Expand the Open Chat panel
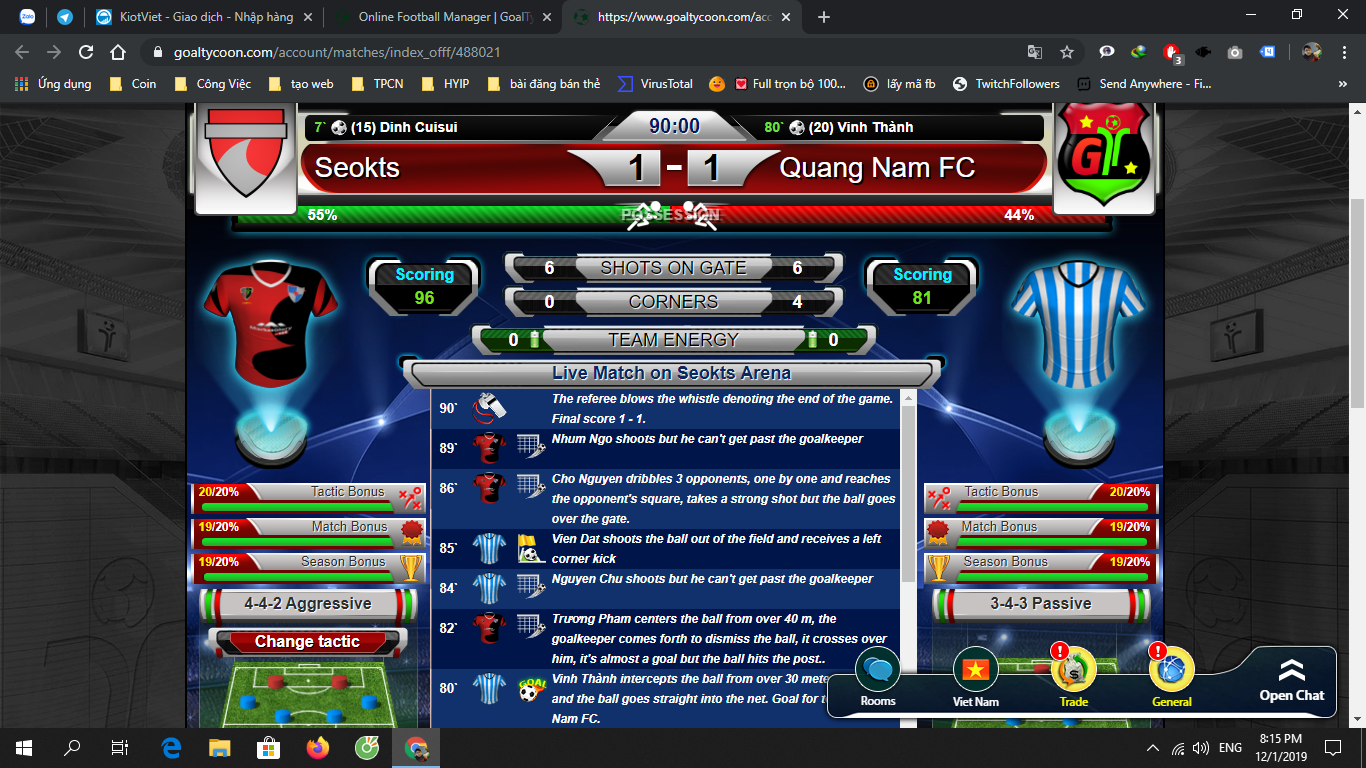1366x768 pixels. 1291,680
